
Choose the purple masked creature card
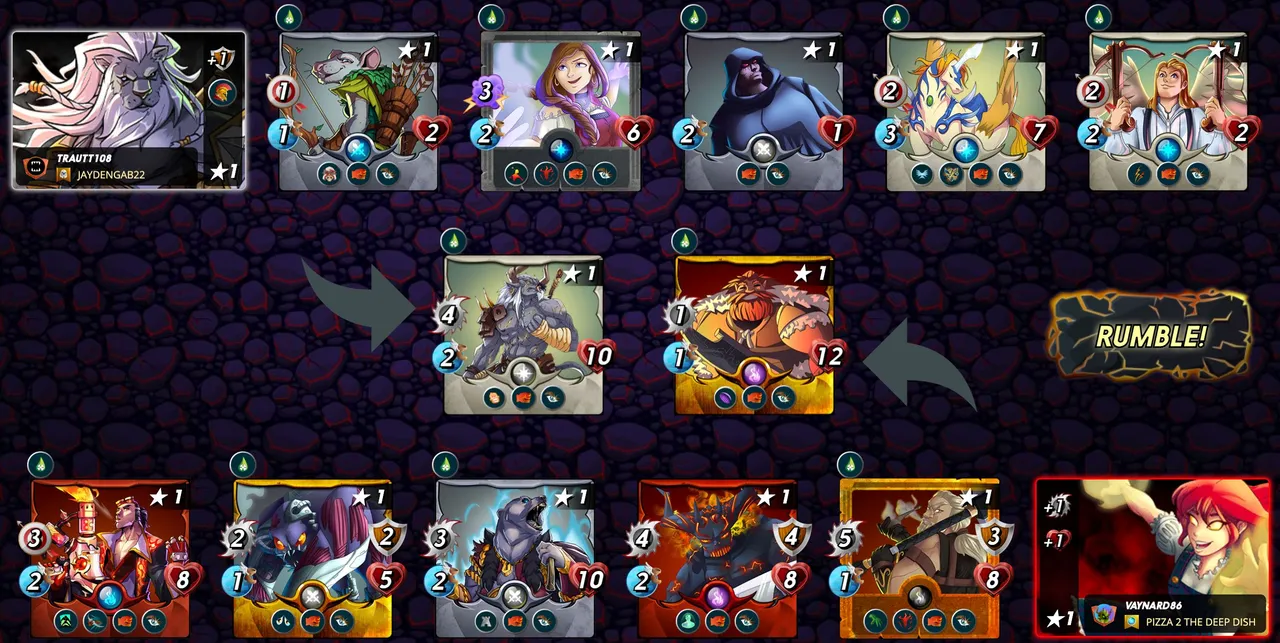[312, 557]
